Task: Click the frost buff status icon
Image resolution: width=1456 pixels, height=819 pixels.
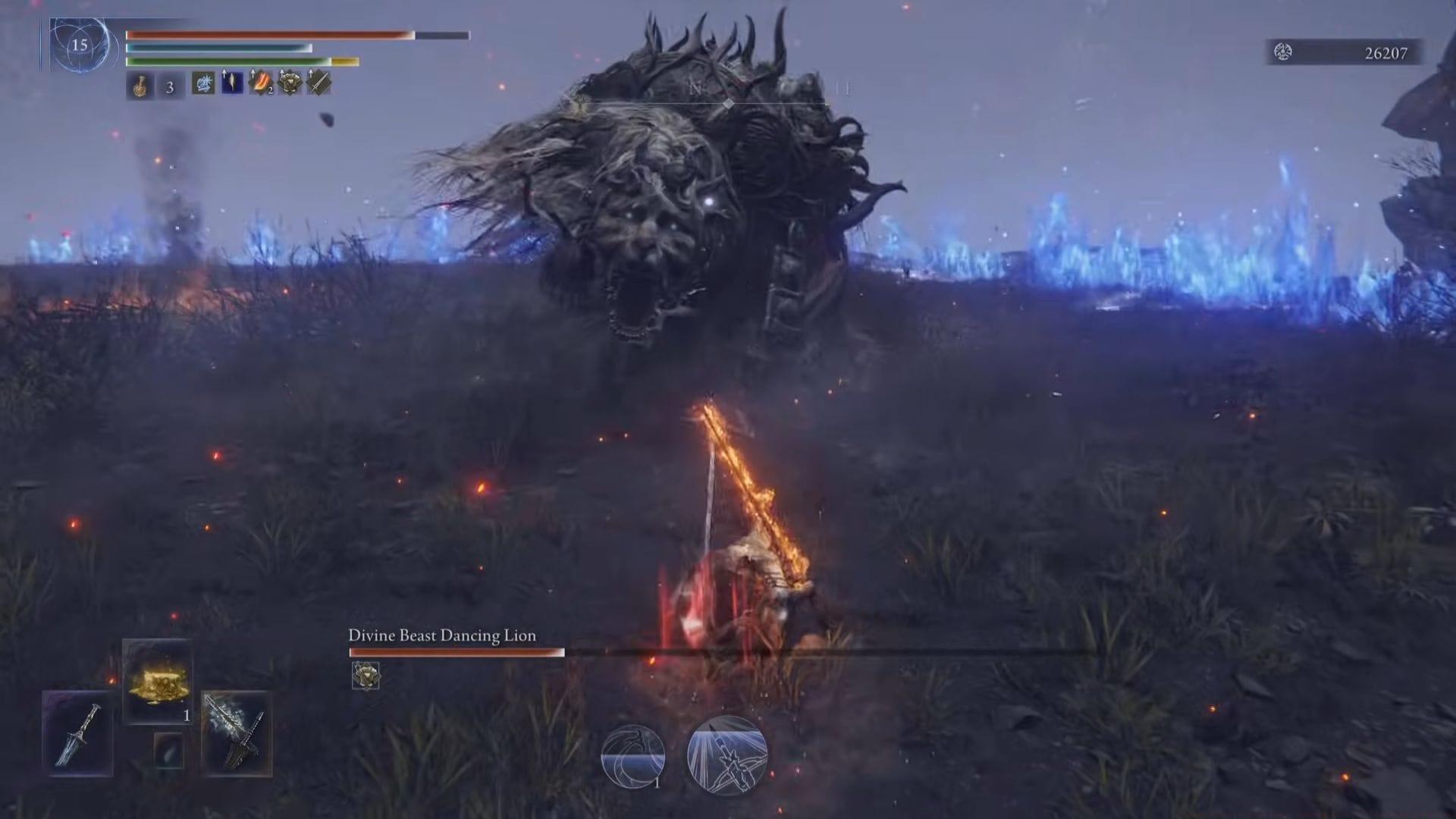Action: [x=203, y=84]
